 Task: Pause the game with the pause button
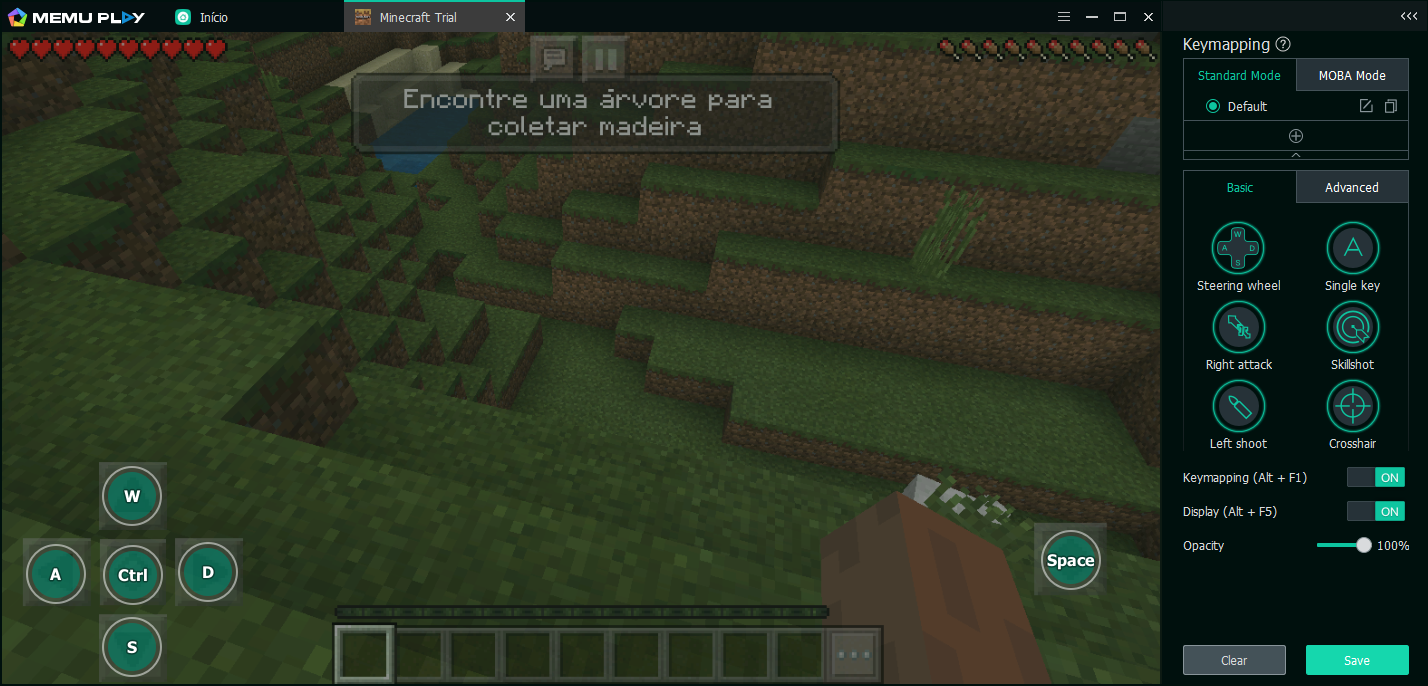tap(605, 58)
